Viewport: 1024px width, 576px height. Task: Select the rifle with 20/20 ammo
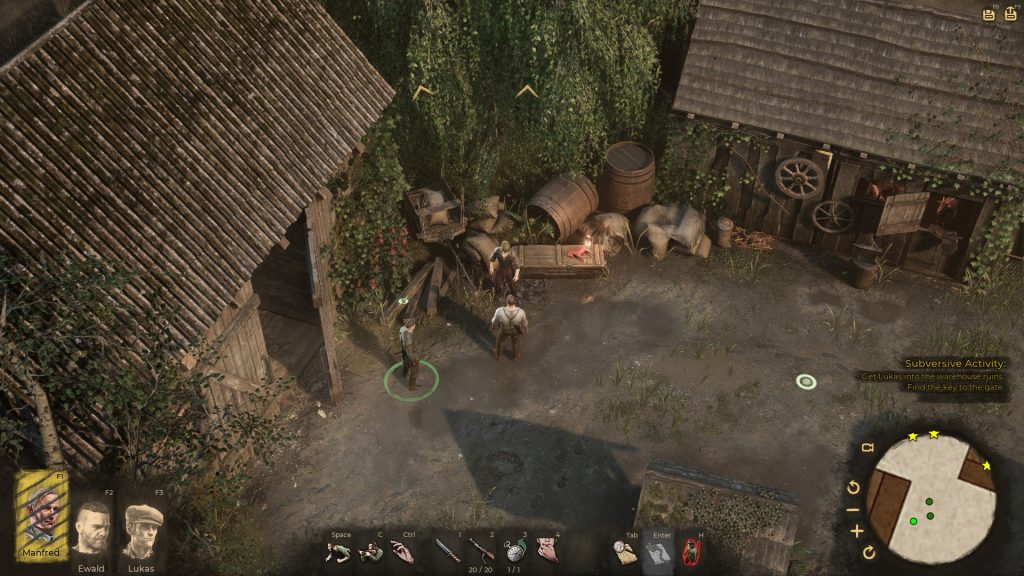coord(481,549)
